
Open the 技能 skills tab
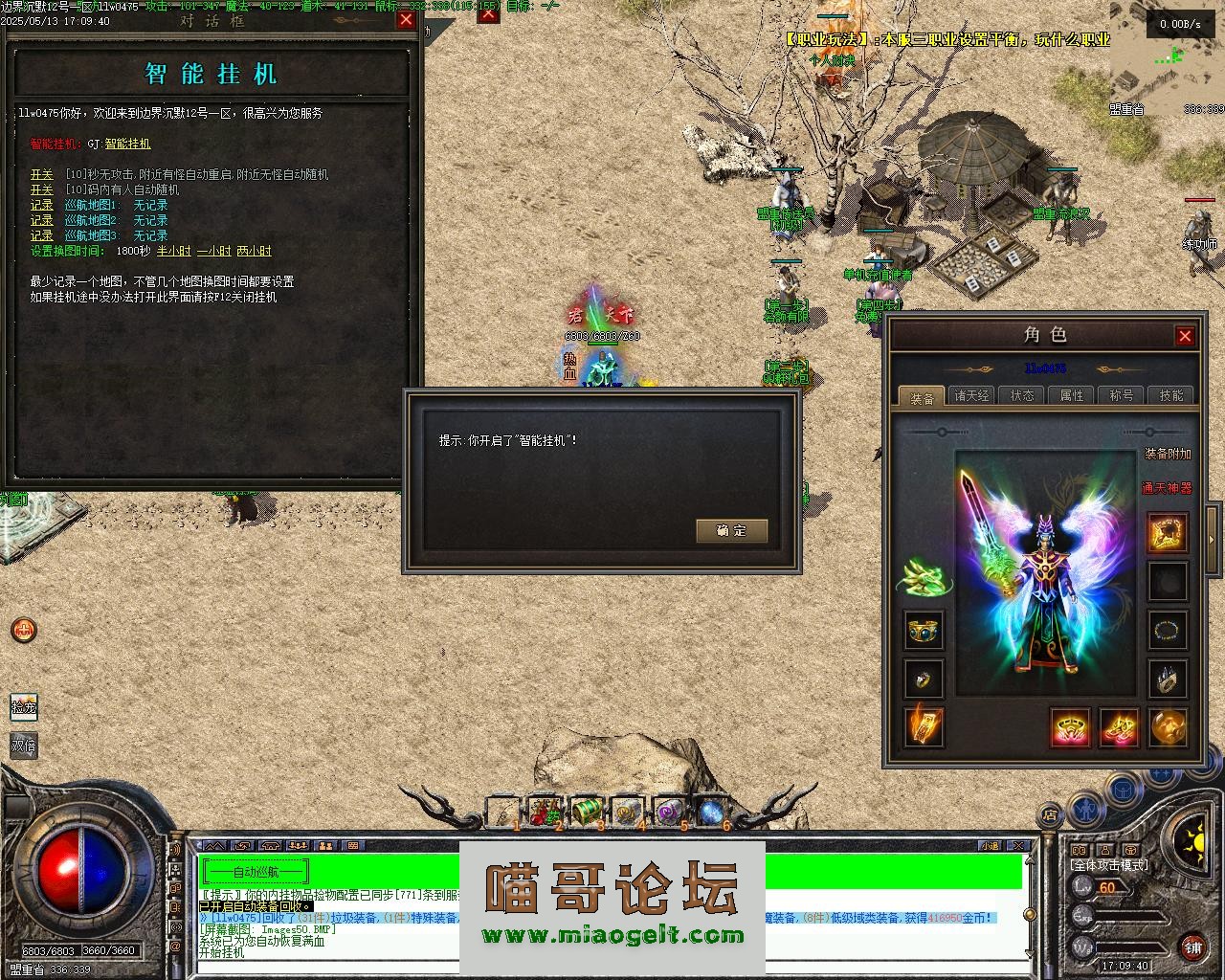(1170, 395)
